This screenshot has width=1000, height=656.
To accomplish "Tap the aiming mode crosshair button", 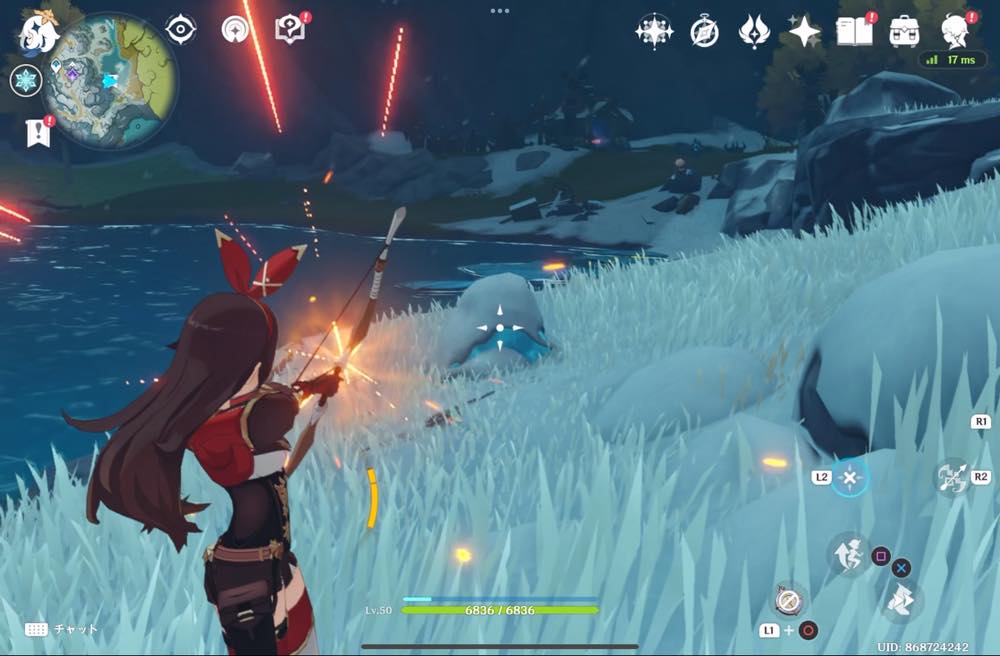I will pos(850,478).
